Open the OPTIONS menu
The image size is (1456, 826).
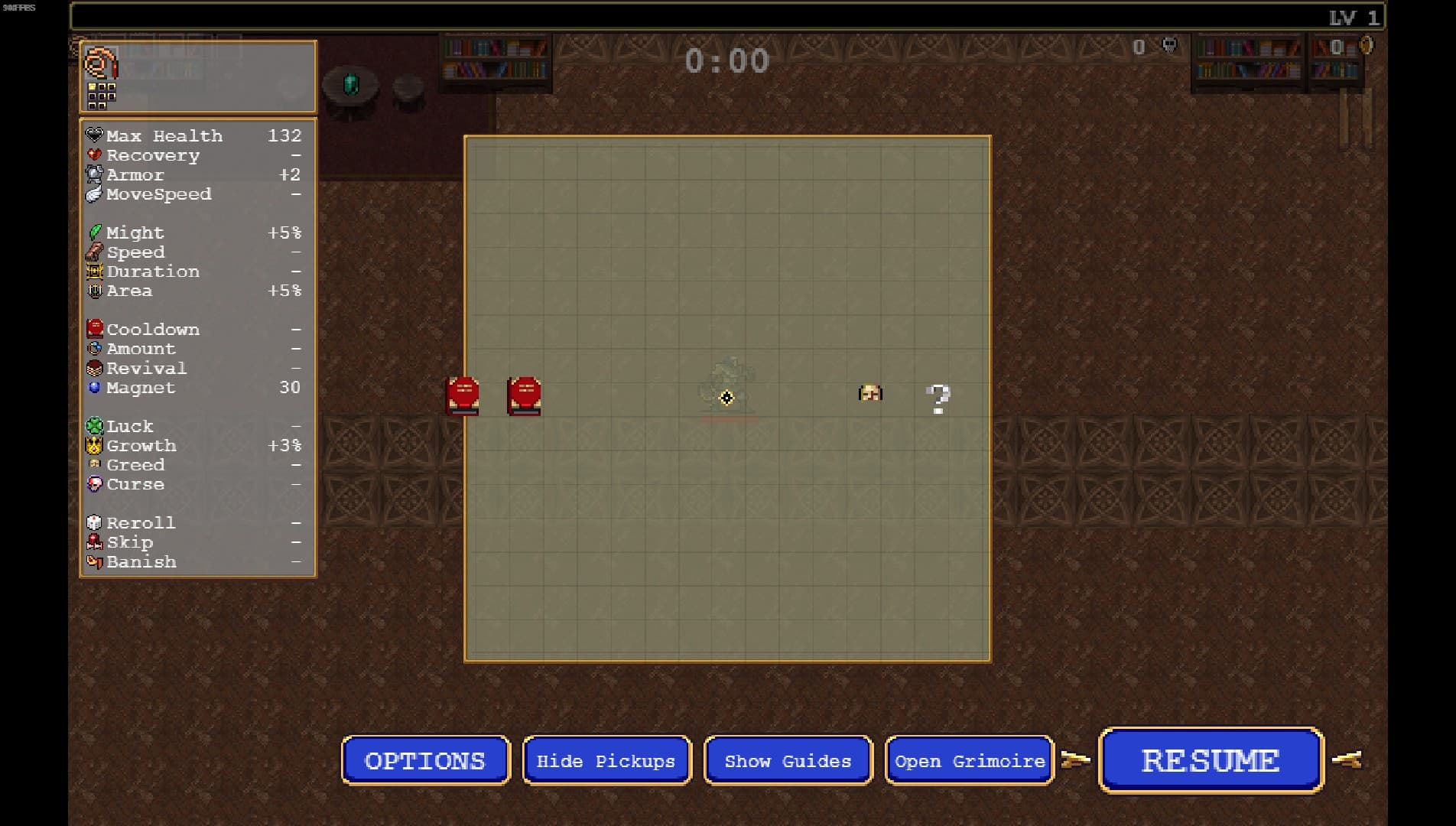(x=425, y=760)
